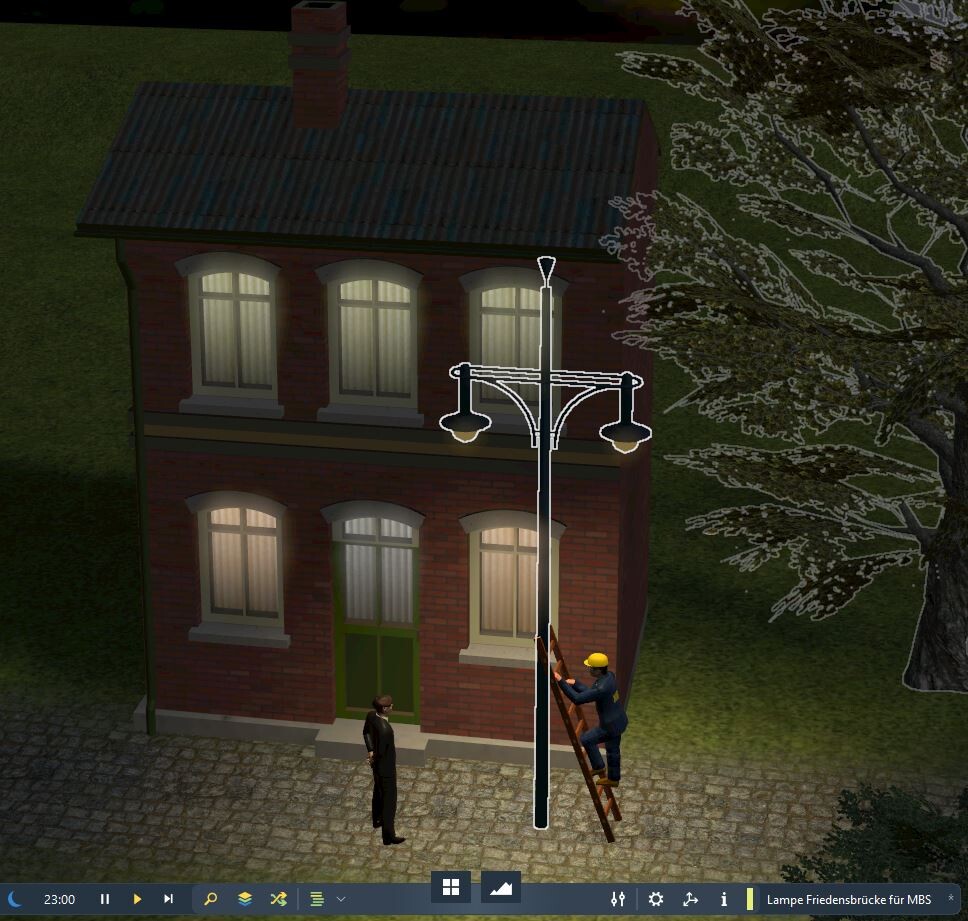968x921 pixels.
Task: Skip forward with the step button
Action: (168, 899)
